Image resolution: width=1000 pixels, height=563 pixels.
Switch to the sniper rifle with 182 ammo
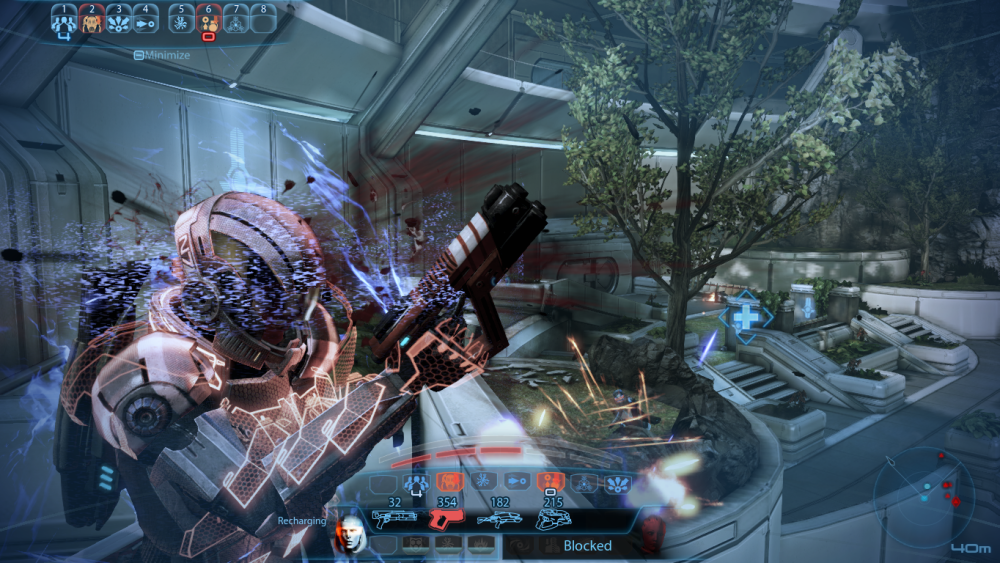[499, 519]
